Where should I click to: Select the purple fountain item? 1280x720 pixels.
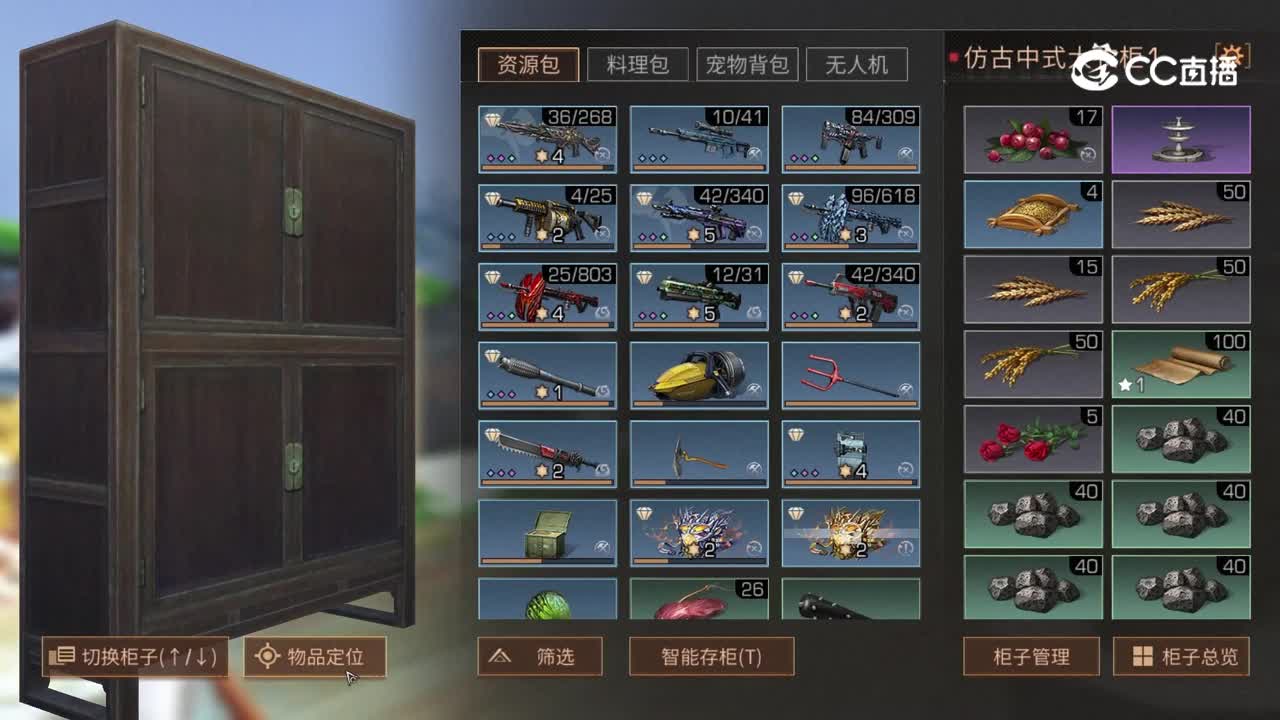point(1180,140)
